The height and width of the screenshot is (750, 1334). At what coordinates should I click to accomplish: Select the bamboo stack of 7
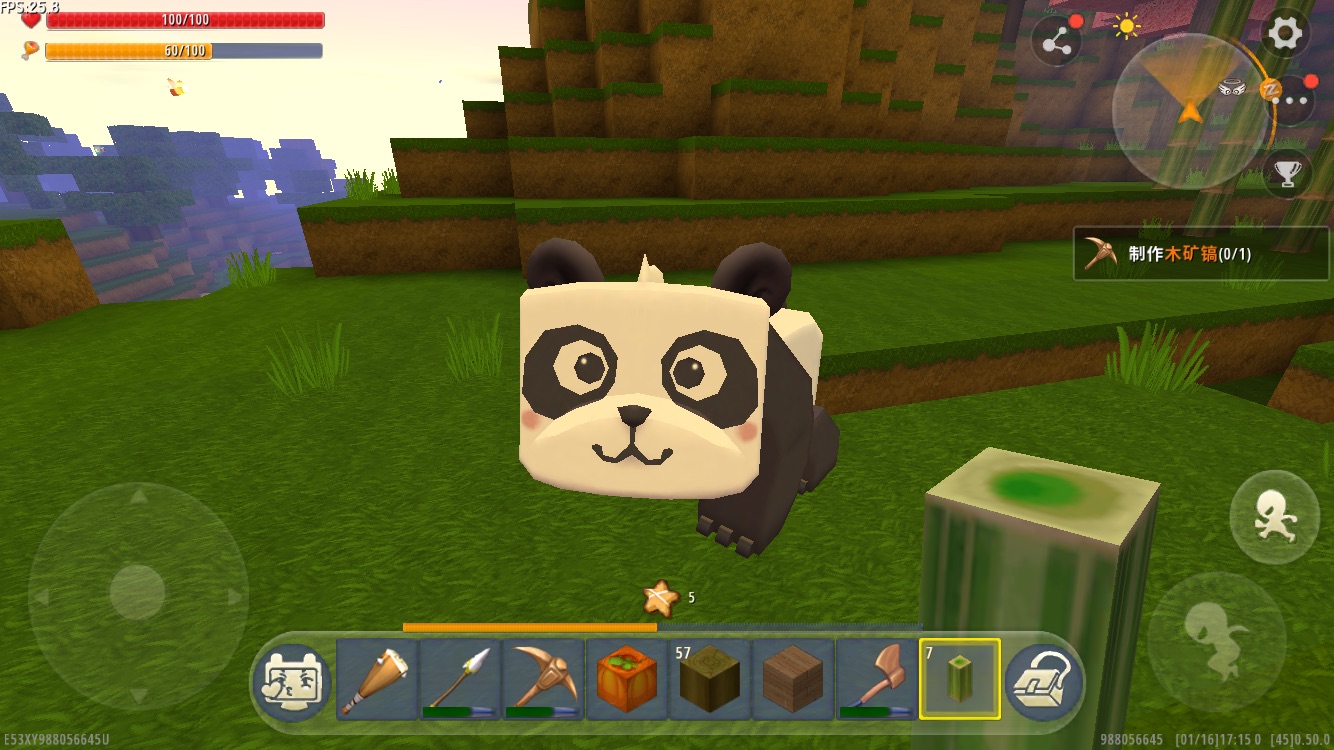click(x=959, y=680)
